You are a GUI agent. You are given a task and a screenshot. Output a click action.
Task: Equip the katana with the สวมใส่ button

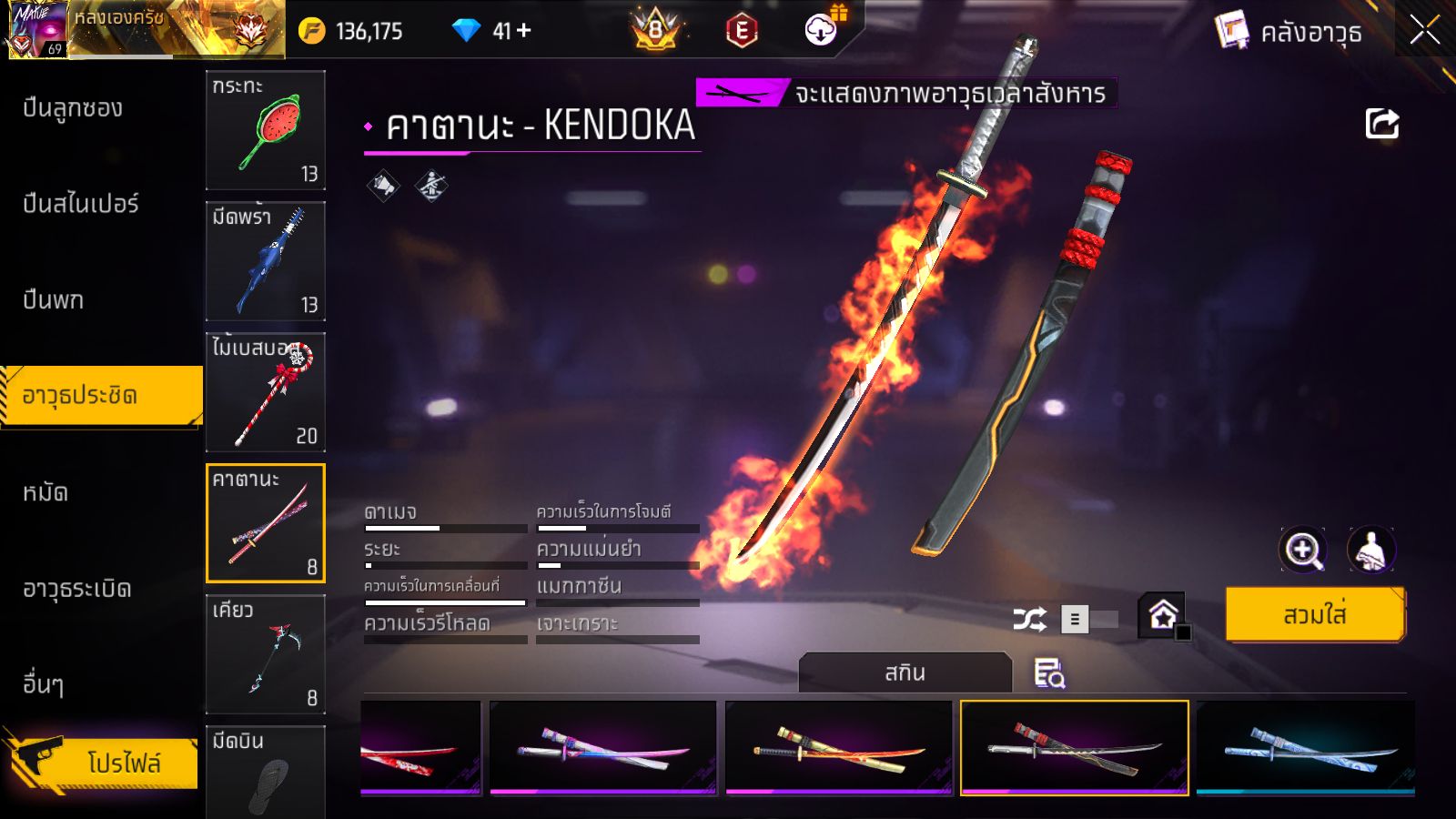point(1315,615)
